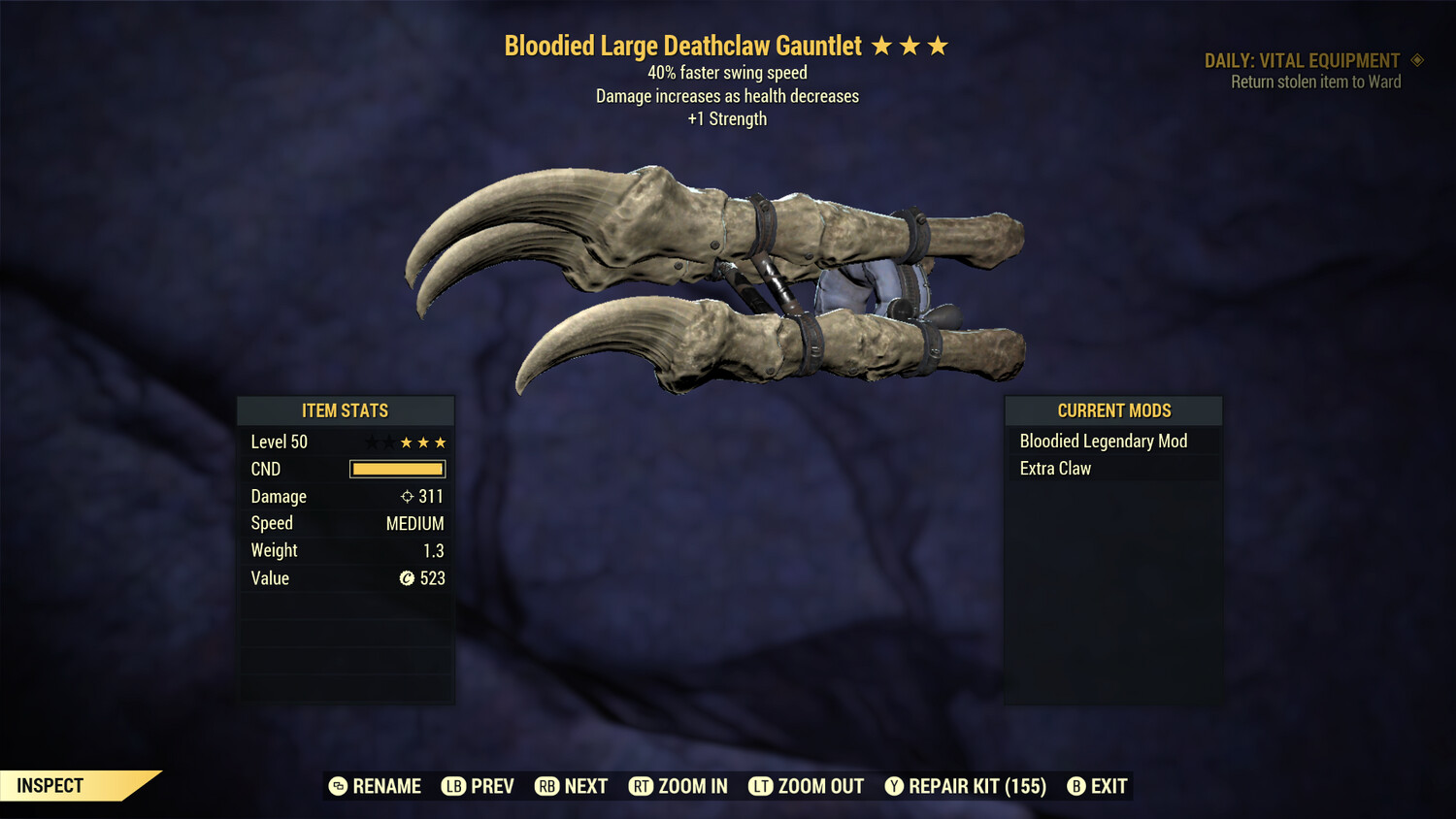The height and width of the screenshot is (819, 1456).
Task: Click the Y button icon beside REPAIR KIT
Action: click(894, 786)
